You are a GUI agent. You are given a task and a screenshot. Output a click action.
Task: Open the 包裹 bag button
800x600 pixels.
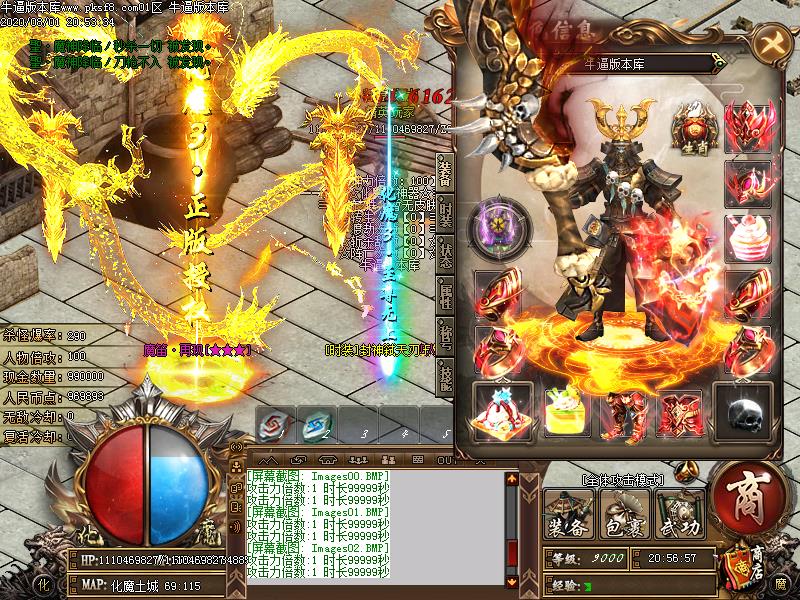click(623, 514)
